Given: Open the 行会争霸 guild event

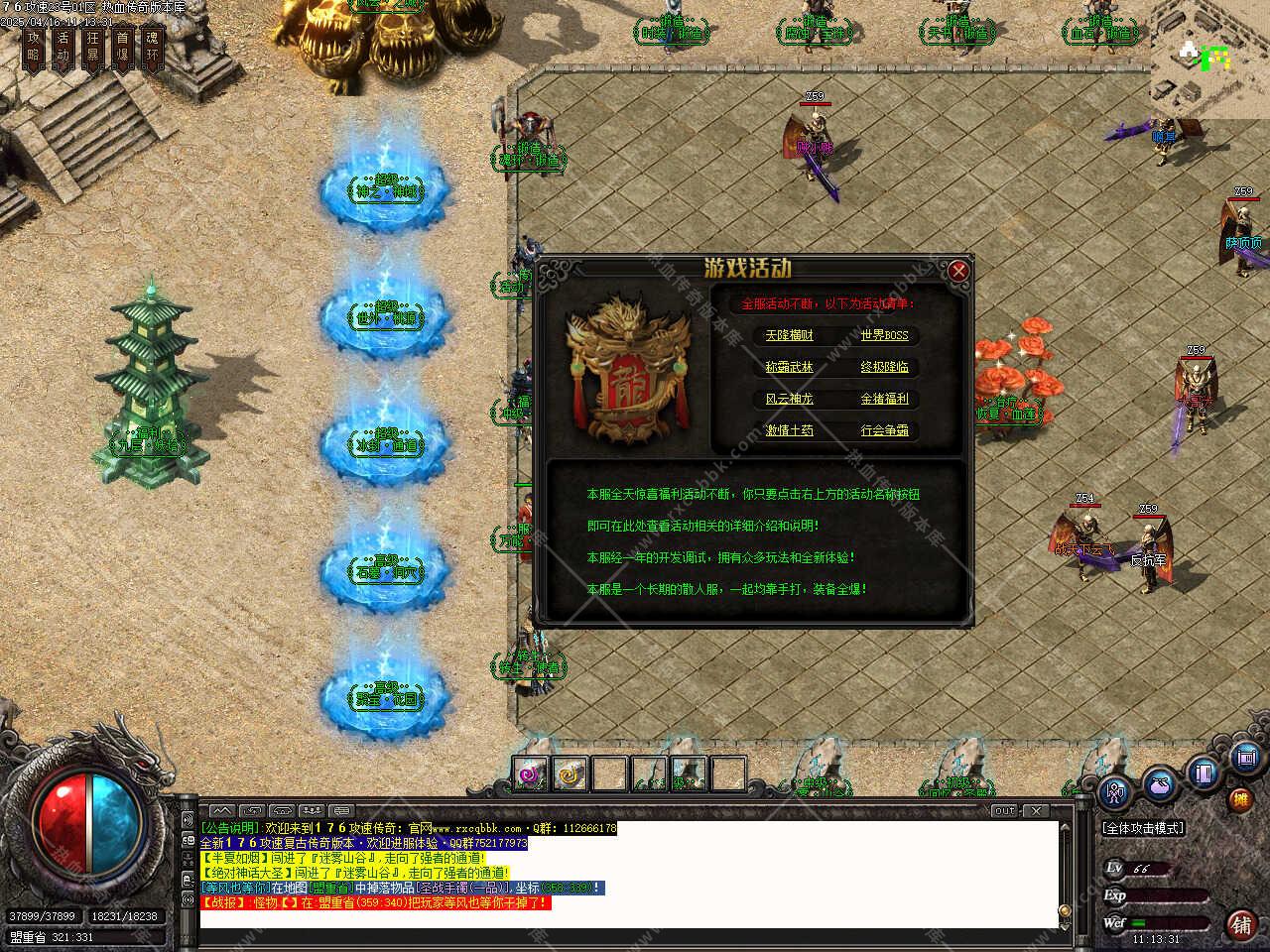Looking at the screenshot, I should pos(884,431).
